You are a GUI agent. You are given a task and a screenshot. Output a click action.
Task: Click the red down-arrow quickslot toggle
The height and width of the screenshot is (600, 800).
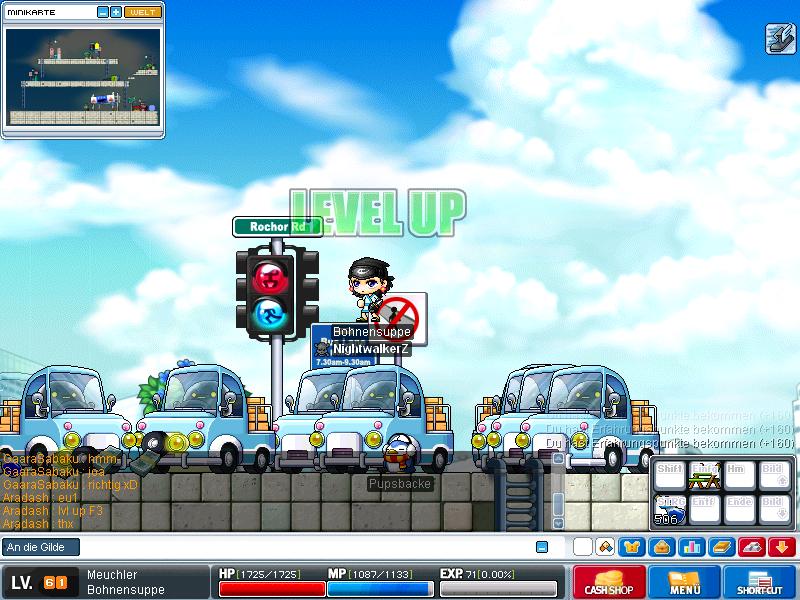782,547
